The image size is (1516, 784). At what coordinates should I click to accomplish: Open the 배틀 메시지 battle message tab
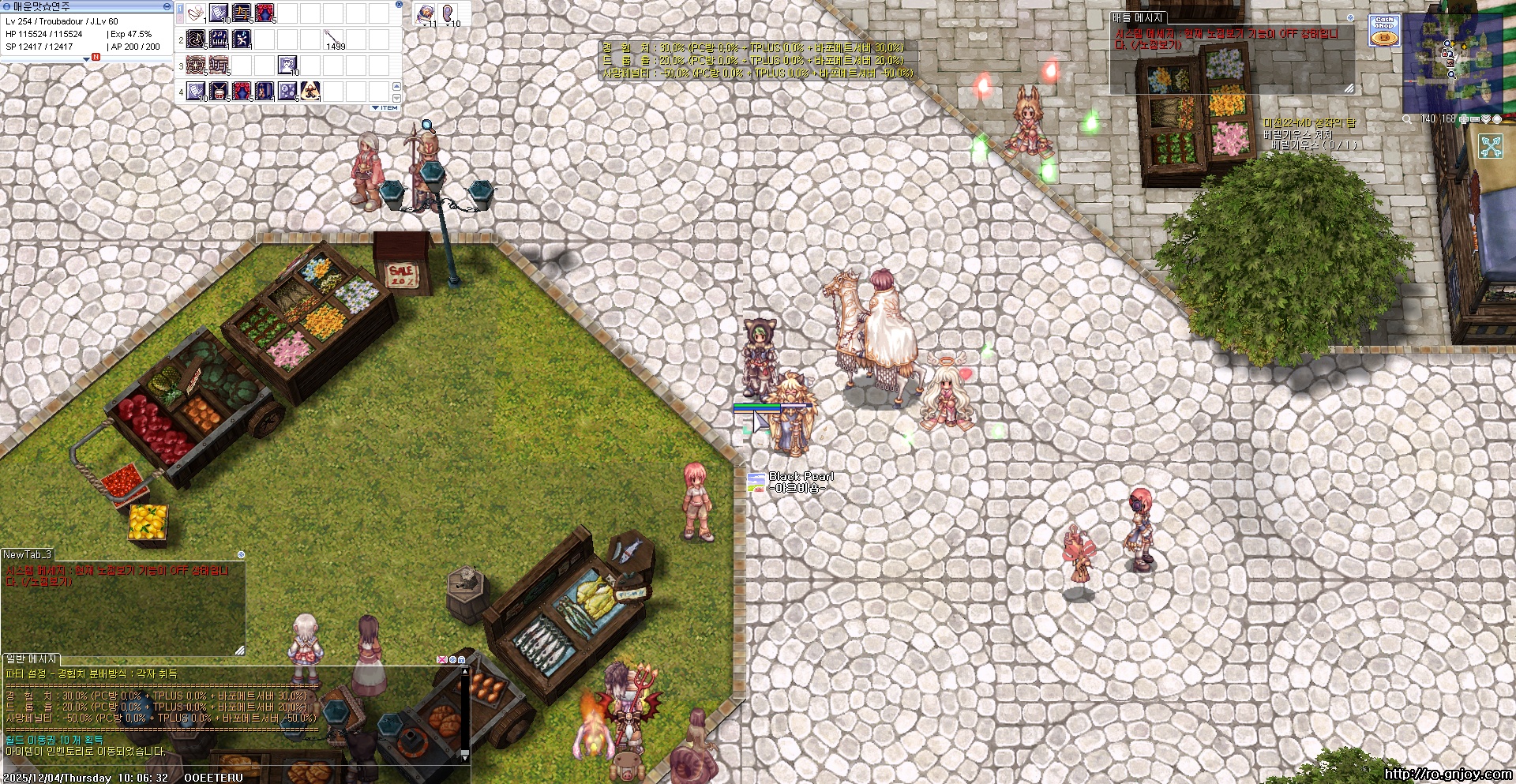pos(1137,17)
